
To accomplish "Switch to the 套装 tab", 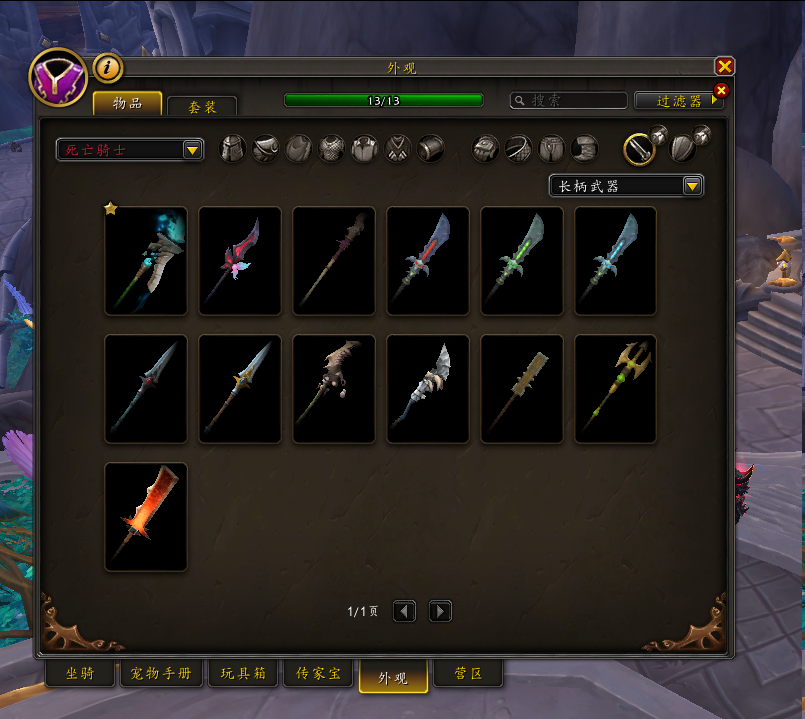I will click(202, 107).
